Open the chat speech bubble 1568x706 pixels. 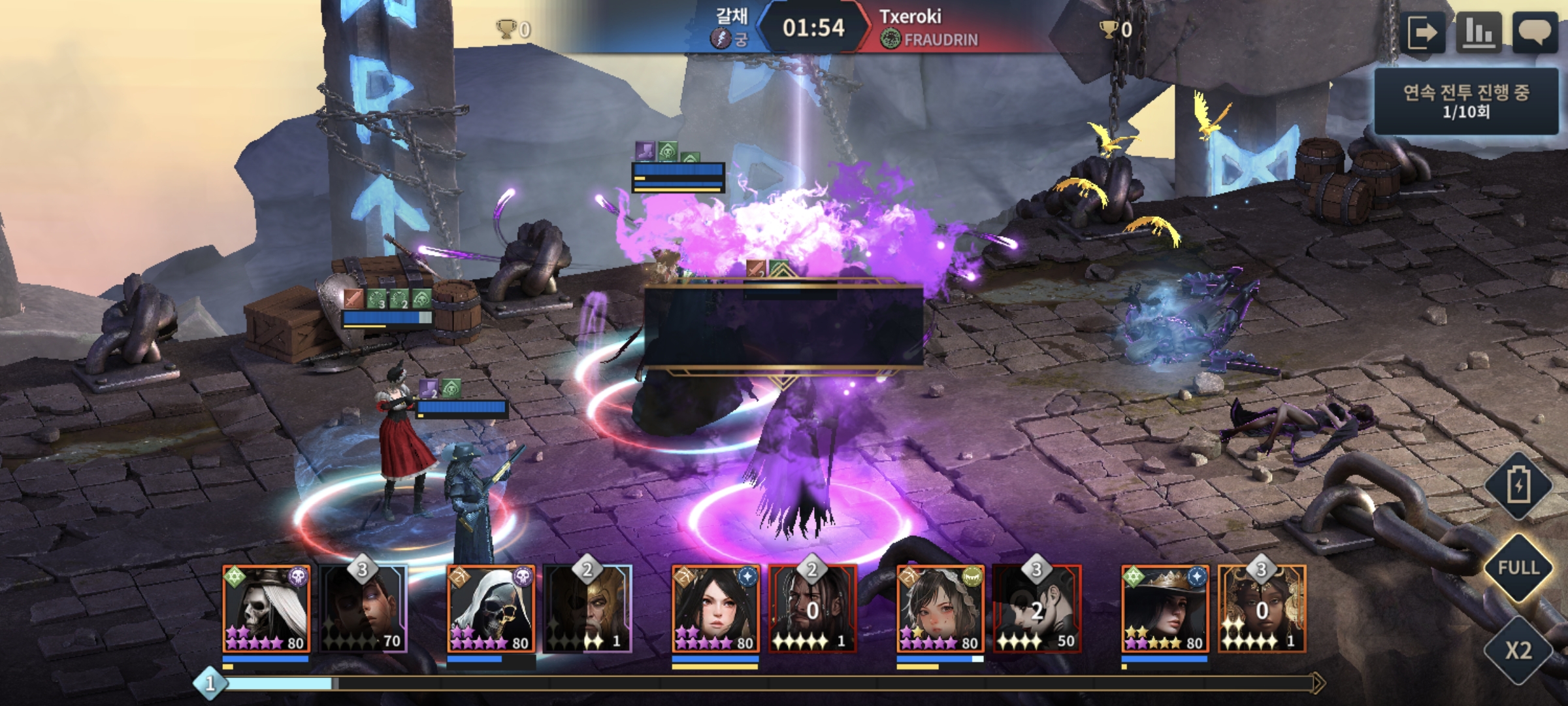(1534, 33)
